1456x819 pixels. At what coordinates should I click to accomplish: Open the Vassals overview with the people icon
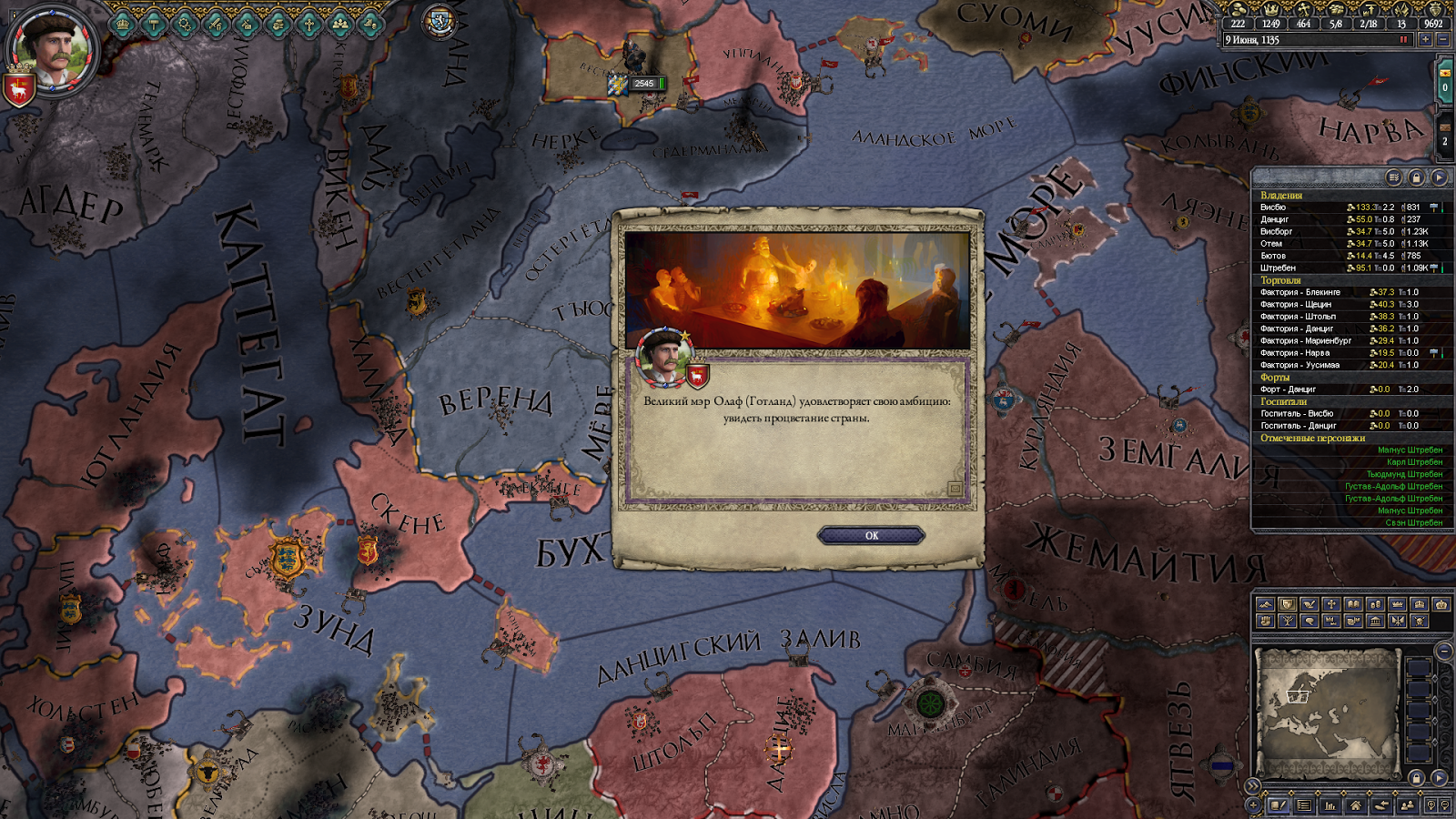click(x=340, y=25)
